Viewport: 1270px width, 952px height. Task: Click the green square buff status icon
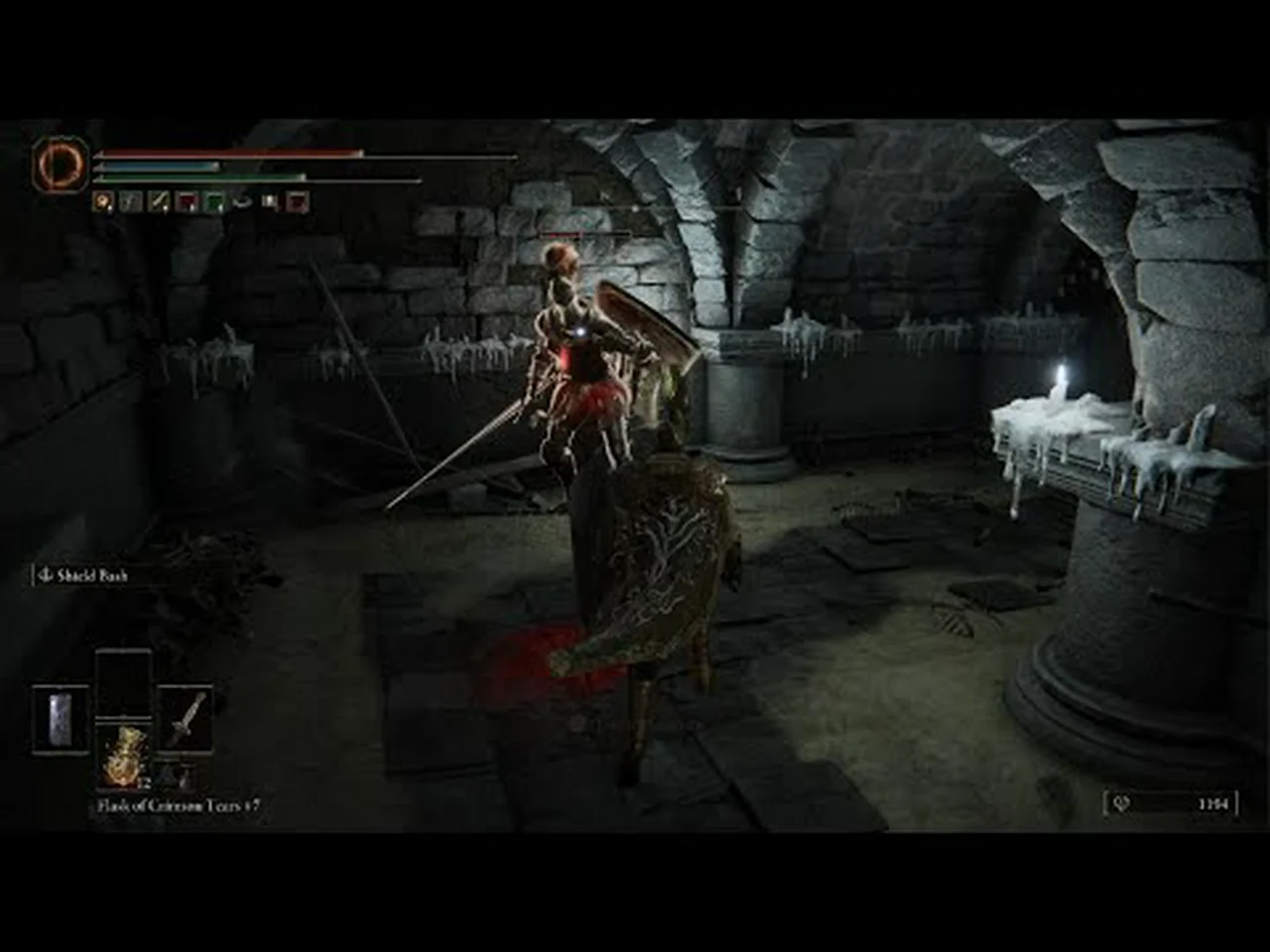[213, 202]
